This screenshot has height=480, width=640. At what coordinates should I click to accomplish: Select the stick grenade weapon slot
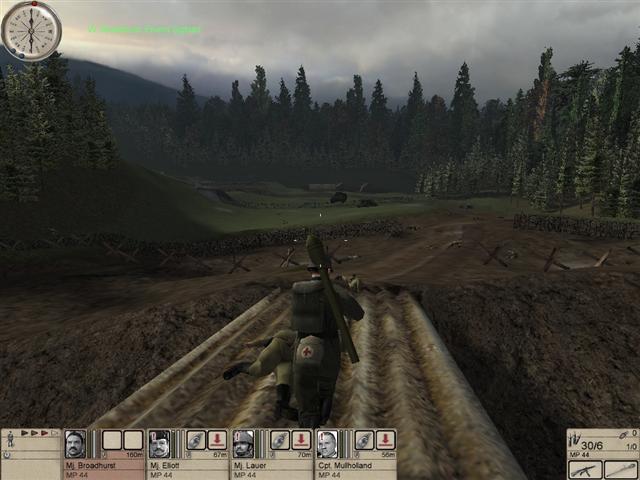click(x=620, y=469)
